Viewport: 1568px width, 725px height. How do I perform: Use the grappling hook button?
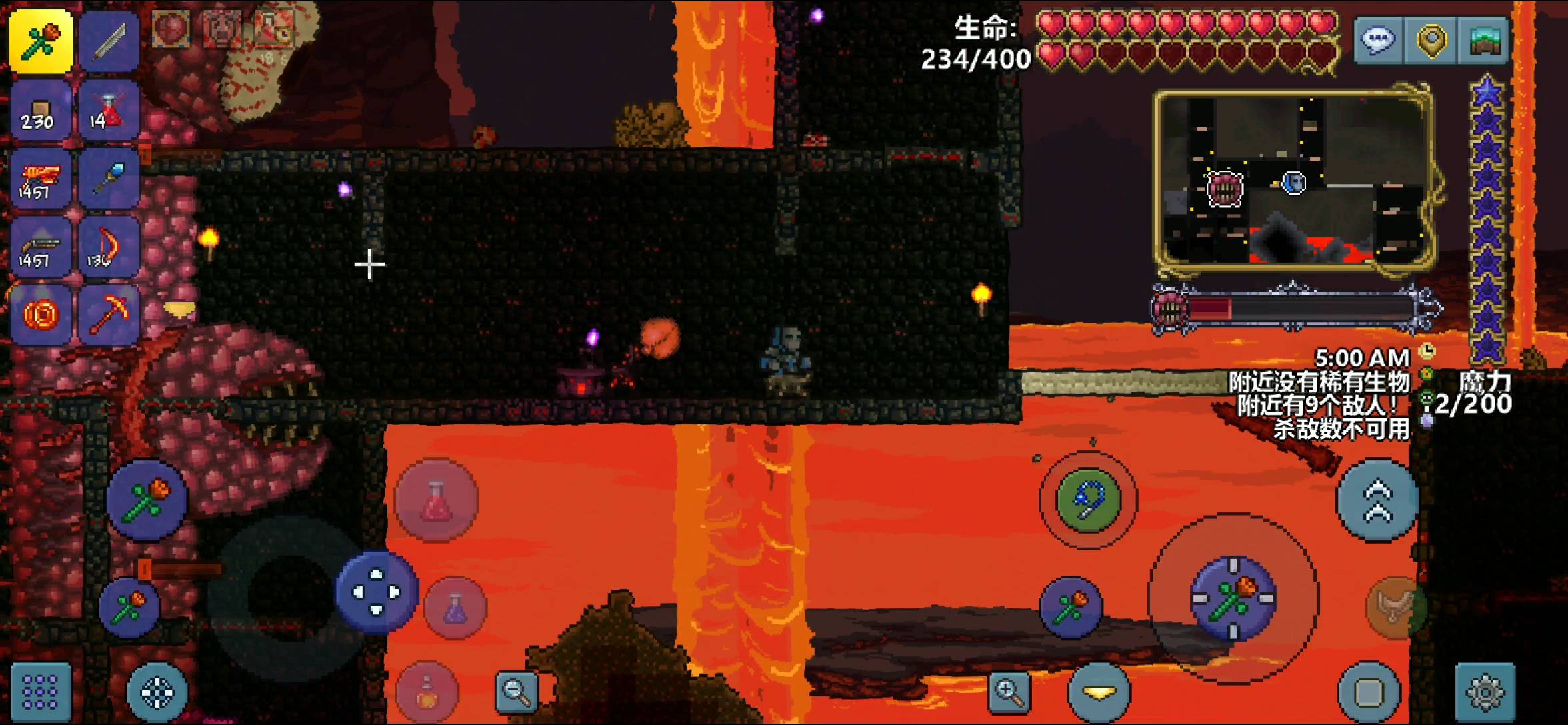click(1088, 501)
